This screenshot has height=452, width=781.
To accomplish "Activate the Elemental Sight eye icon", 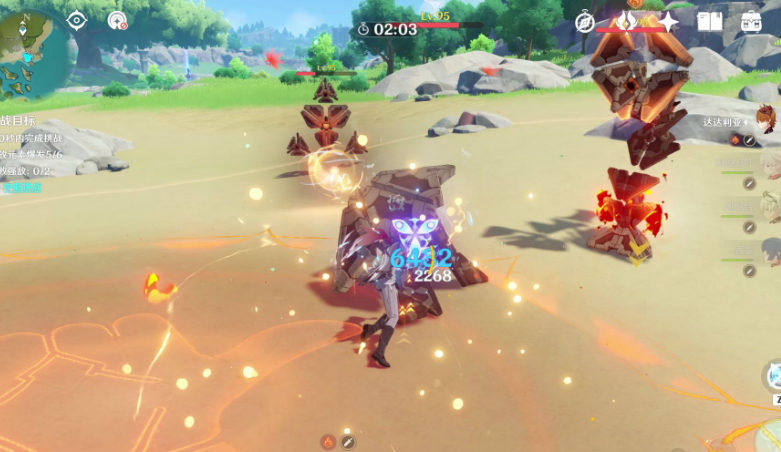I will (x=77, y=20).
